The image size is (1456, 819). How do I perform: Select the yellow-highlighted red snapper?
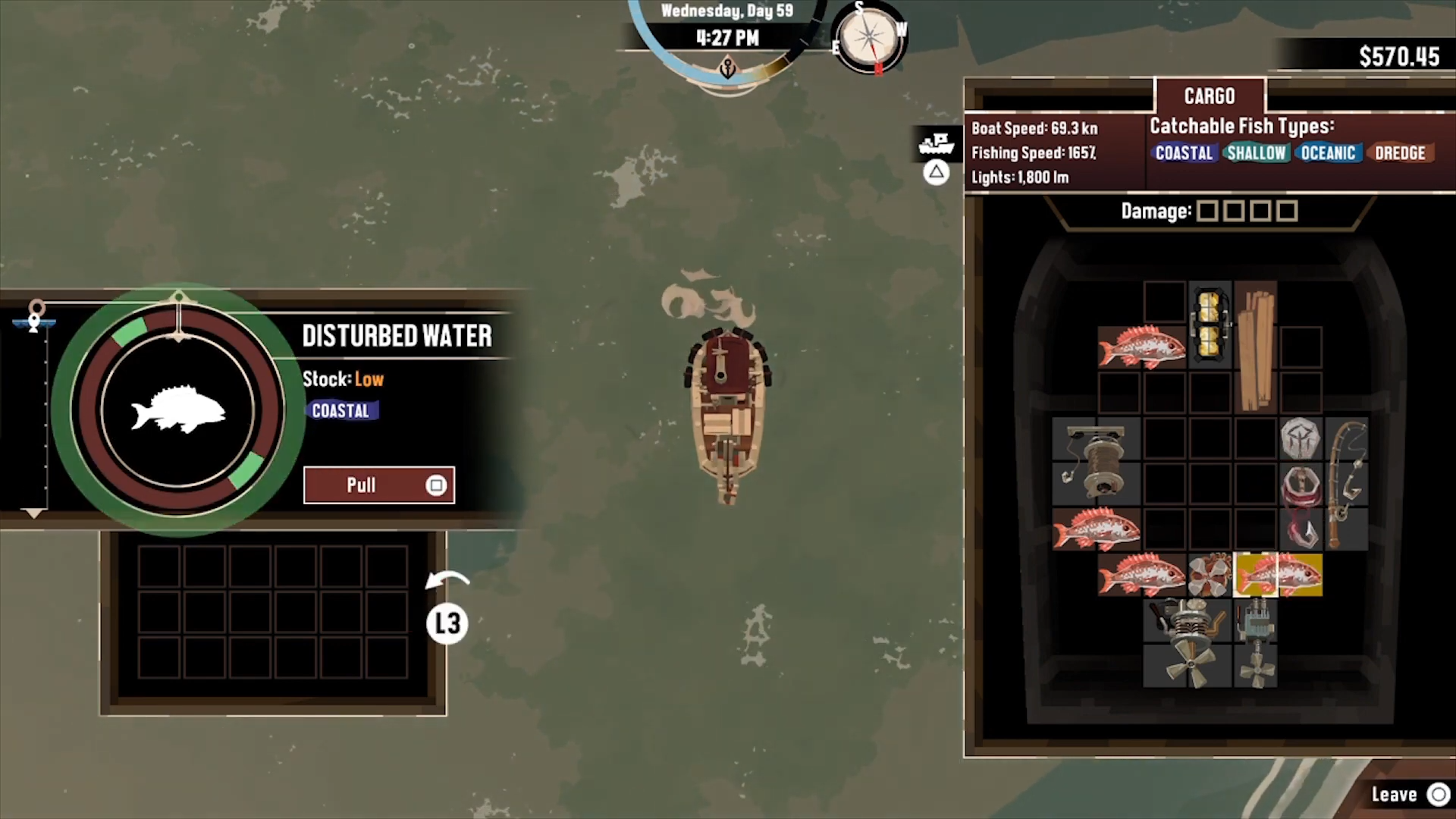point(1278,575)
